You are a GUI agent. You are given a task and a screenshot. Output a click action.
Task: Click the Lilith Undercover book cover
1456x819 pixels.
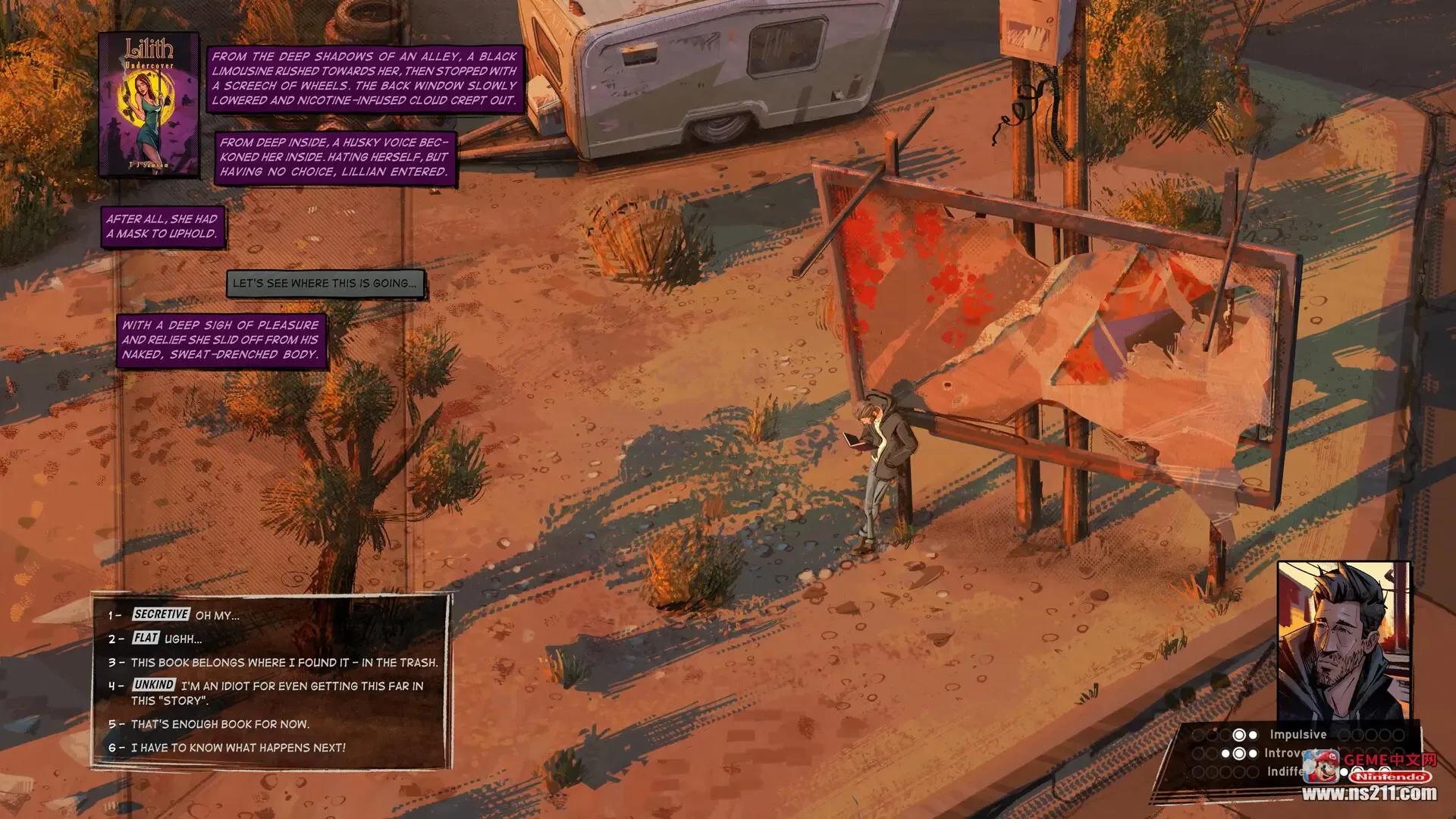point(149,104)
